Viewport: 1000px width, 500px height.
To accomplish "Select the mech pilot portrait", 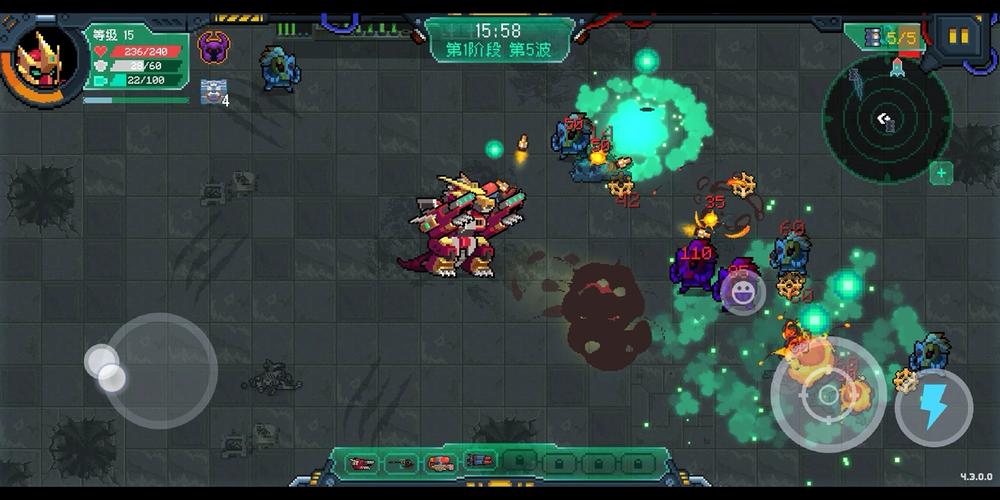I will tap(45, 60).
